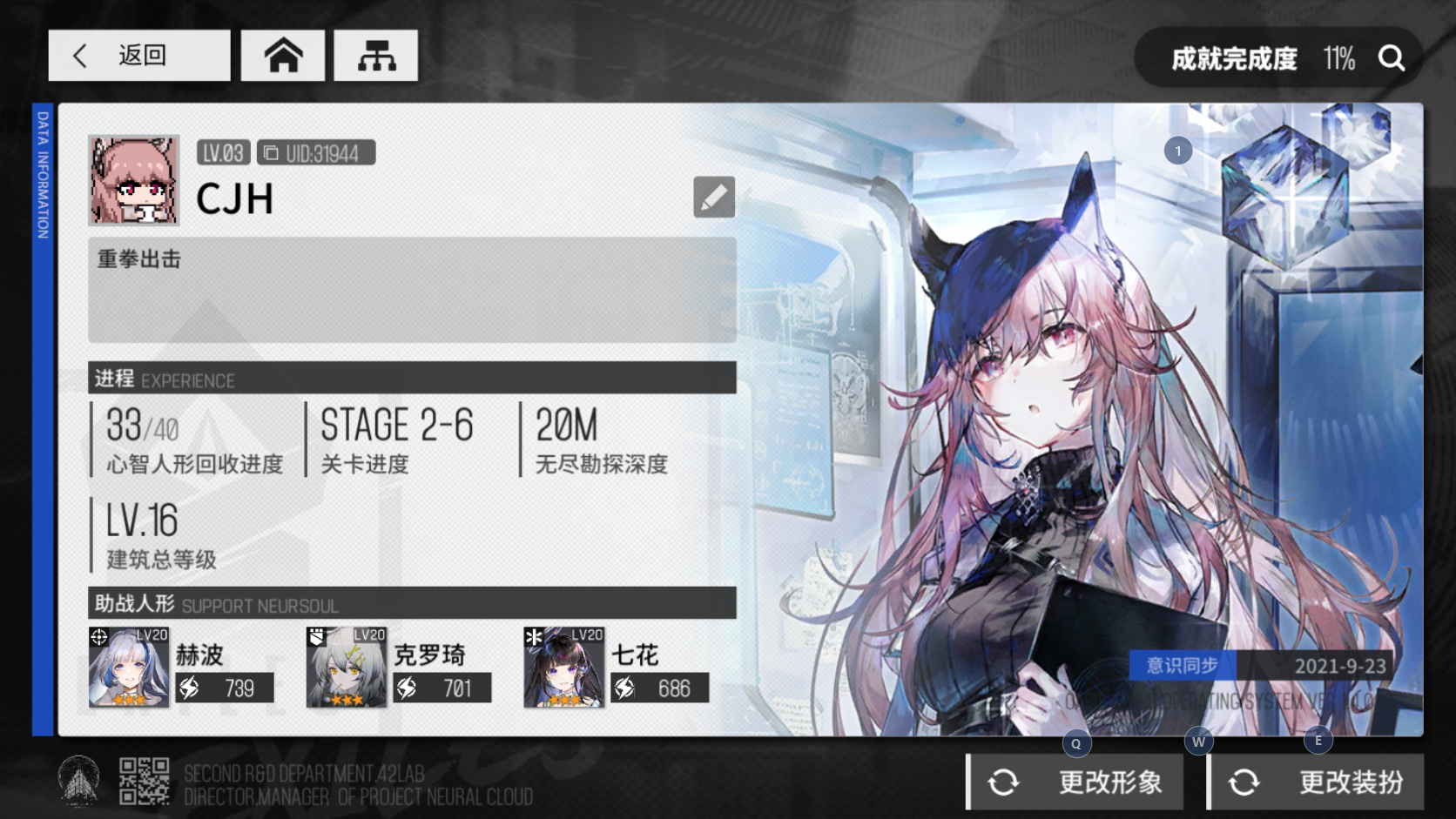
Task: Click the pencil icon to edit name CJH
Action: [x=713, y=198]
